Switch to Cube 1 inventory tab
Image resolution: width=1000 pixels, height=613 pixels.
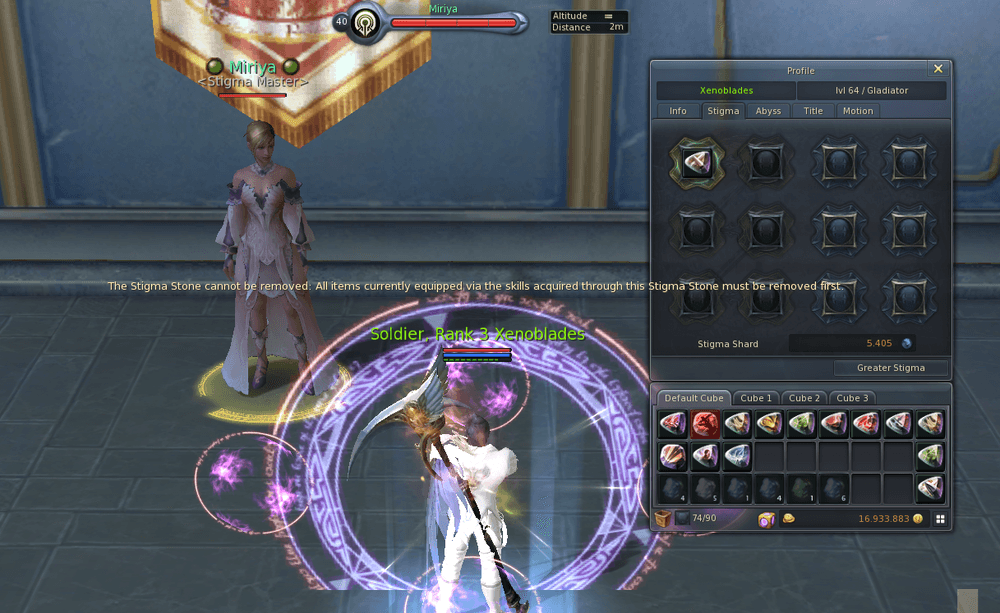tap(755, 398)
